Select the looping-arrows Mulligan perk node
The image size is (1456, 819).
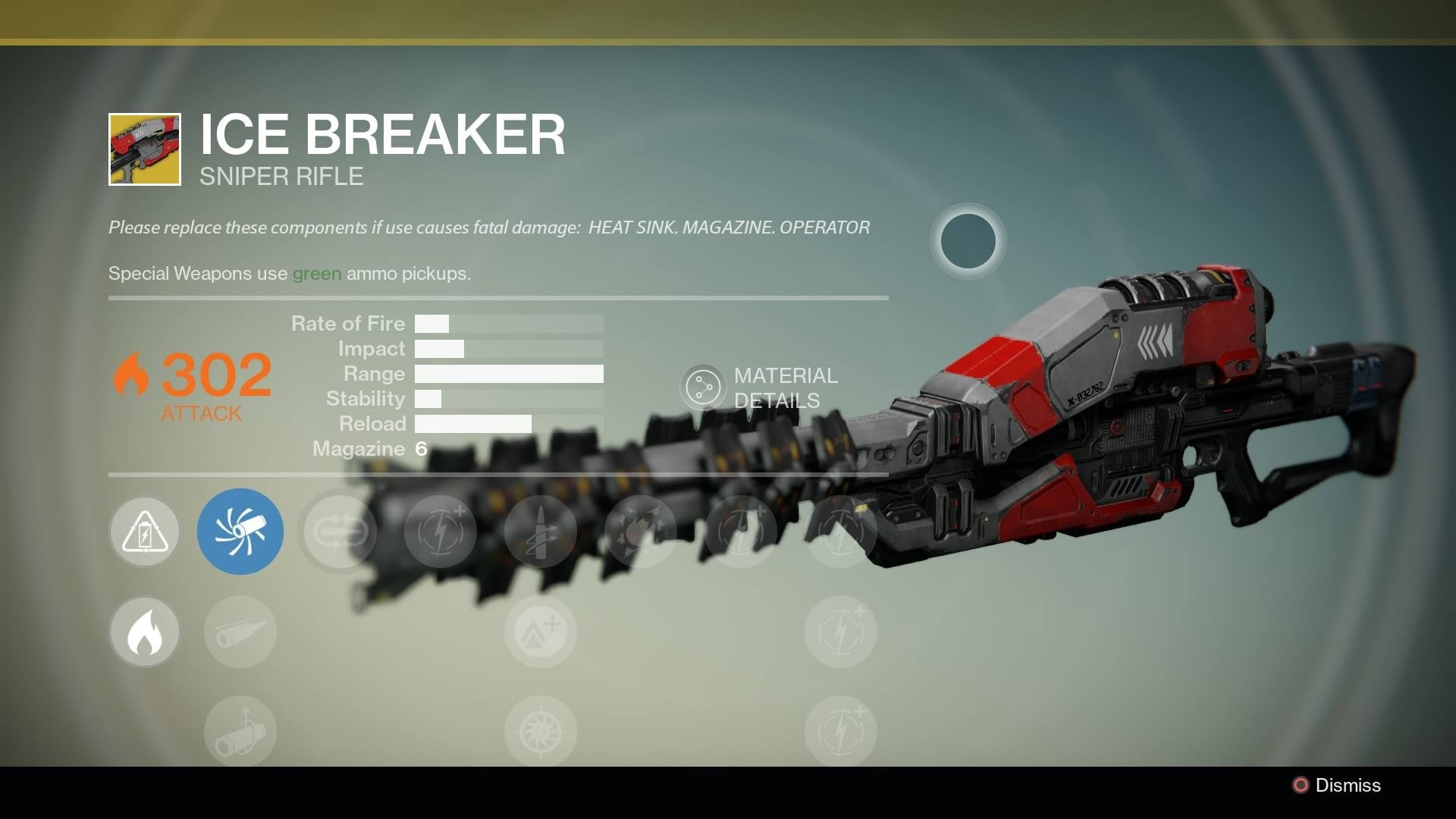tap(339, 531)
